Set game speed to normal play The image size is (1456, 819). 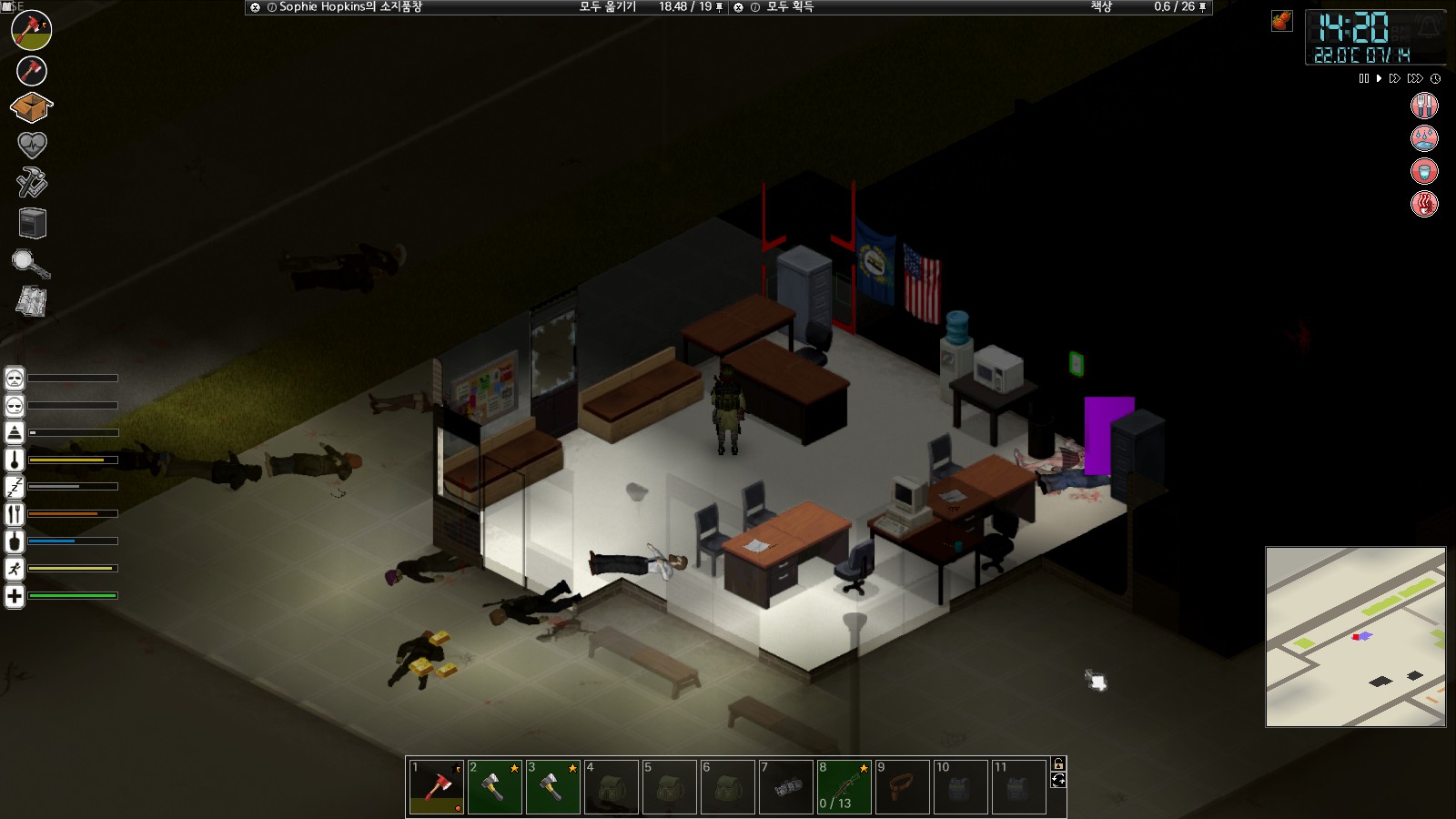click(x=1379, y=79)
